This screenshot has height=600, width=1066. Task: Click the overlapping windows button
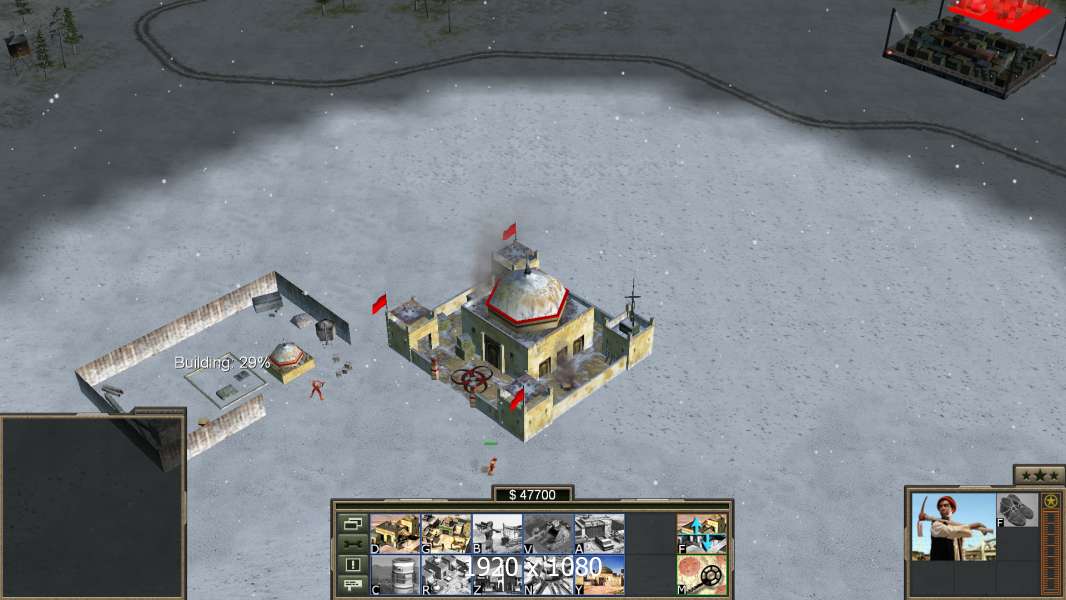point(352,523)
